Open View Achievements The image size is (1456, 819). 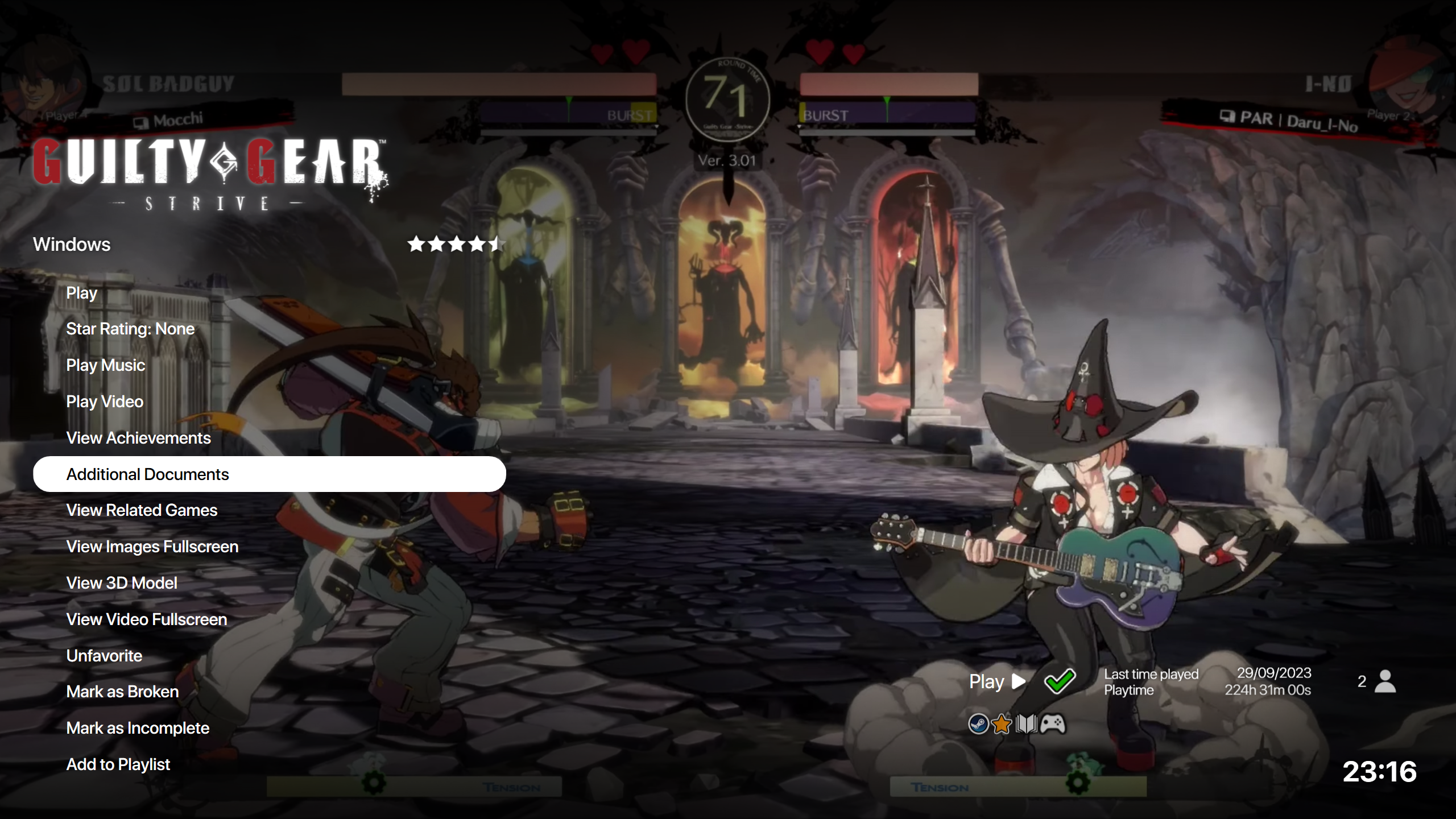coord(138,438)
